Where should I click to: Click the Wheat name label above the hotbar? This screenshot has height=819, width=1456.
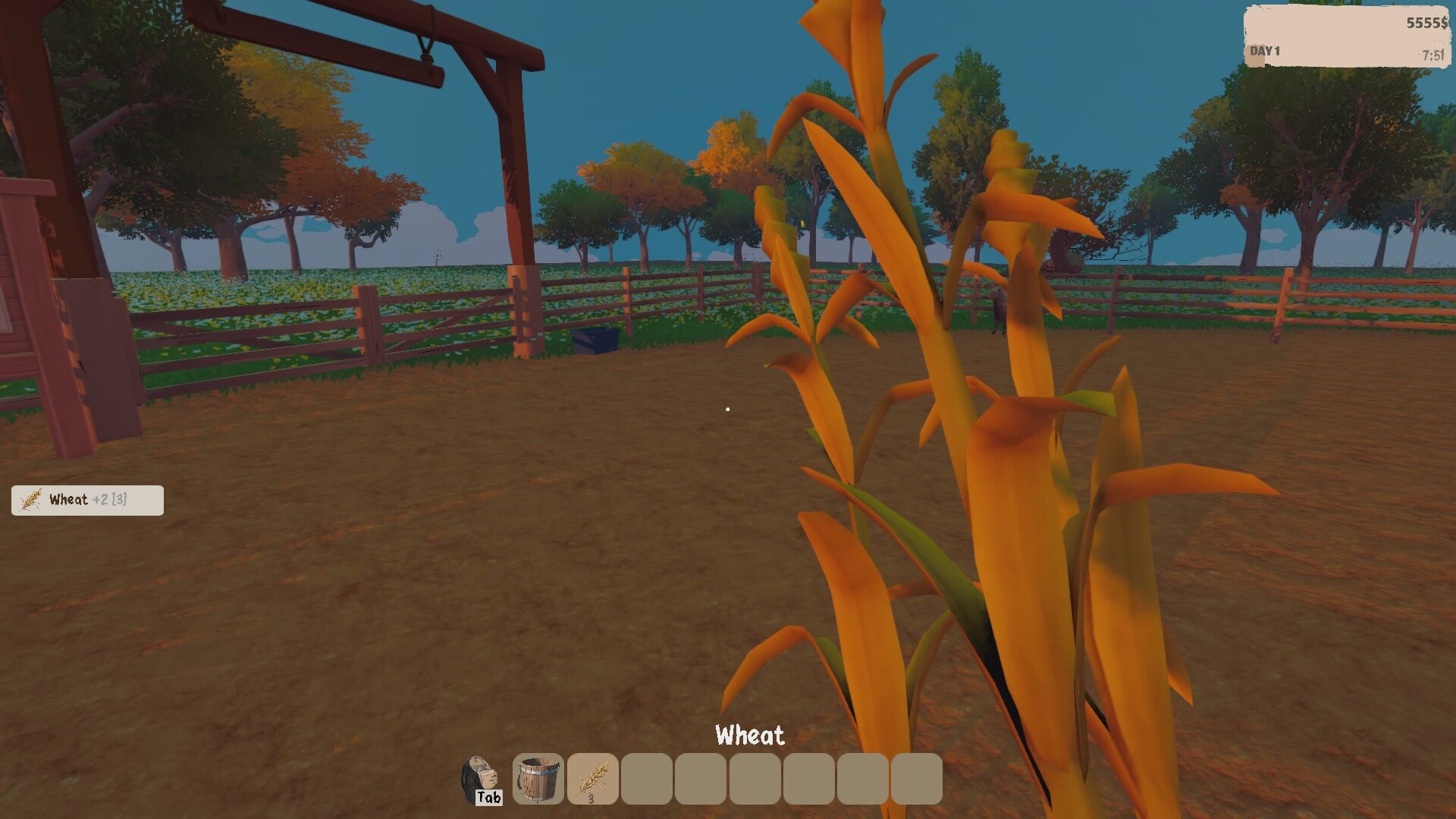[750, 734]
